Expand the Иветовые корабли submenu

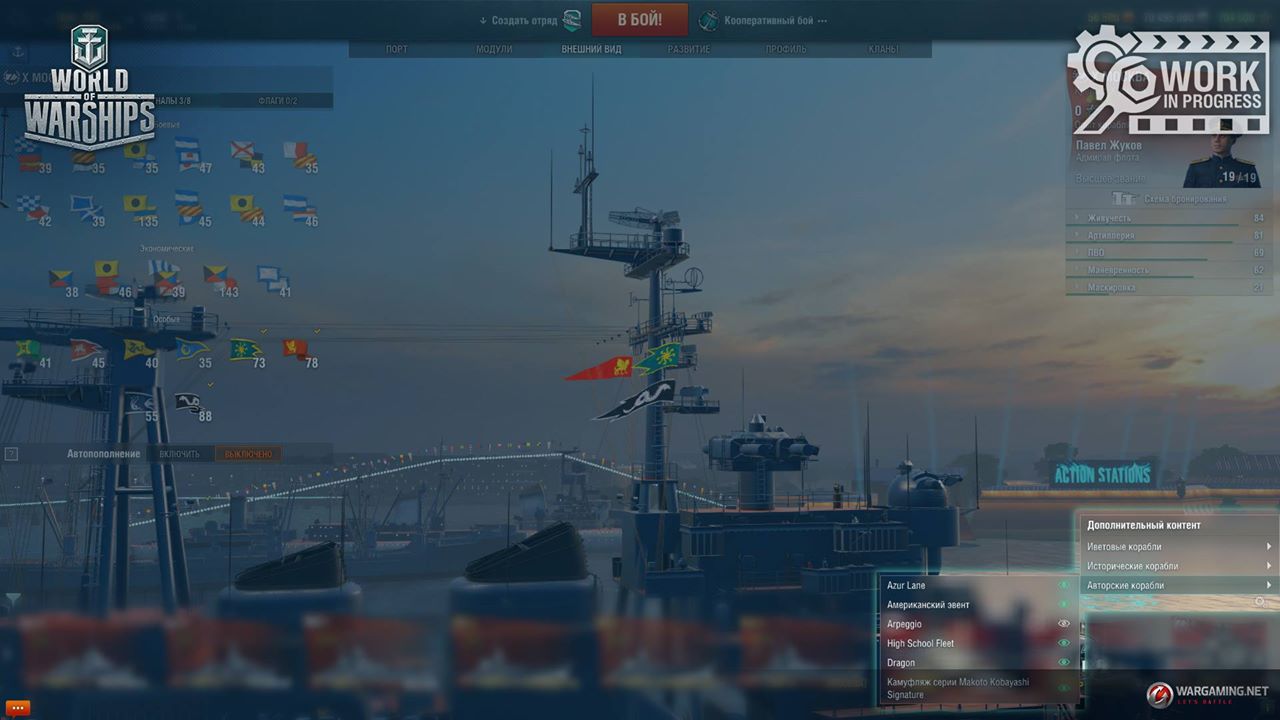1178,547
